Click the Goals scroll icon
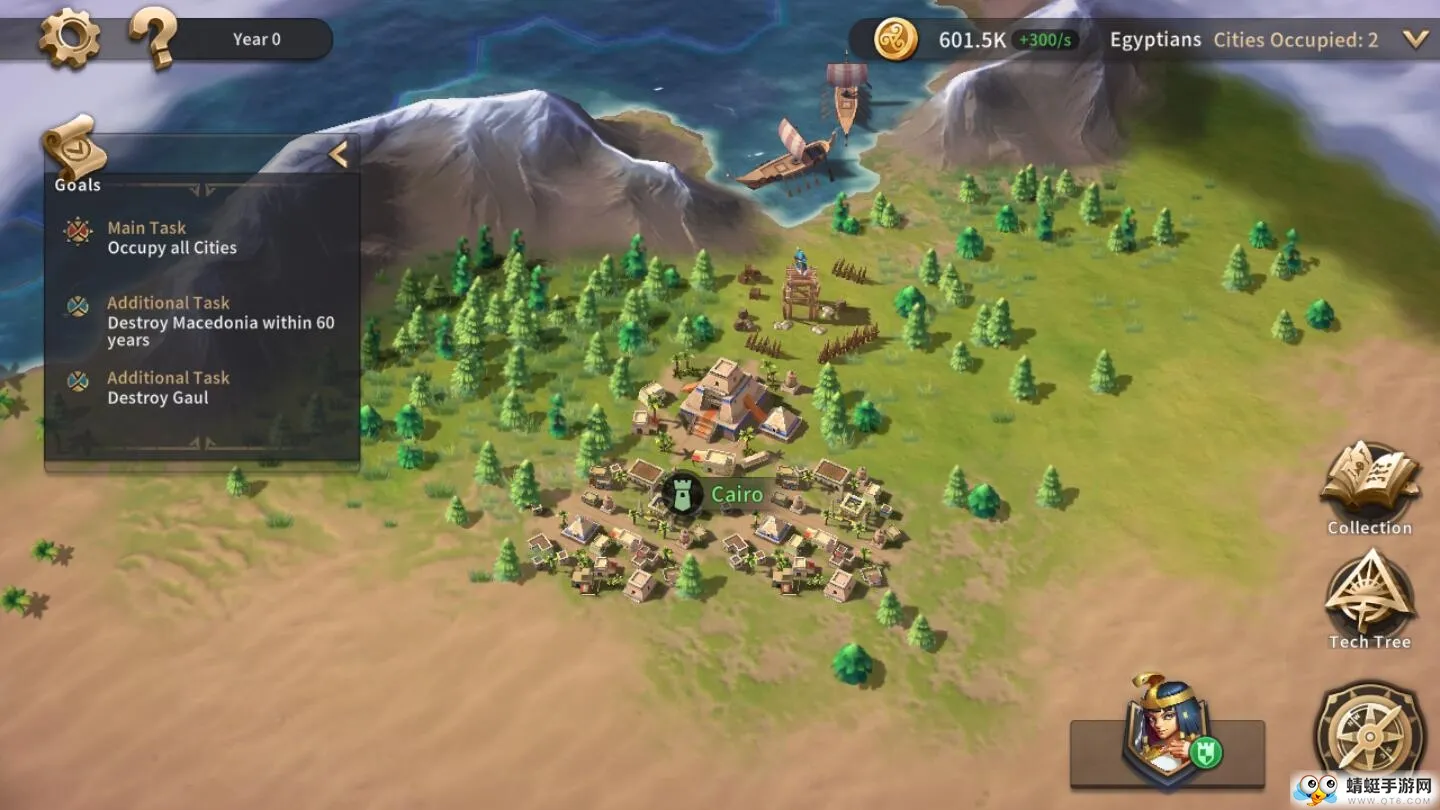Viewport: 1440px width, 810px height. coord(75,150)
